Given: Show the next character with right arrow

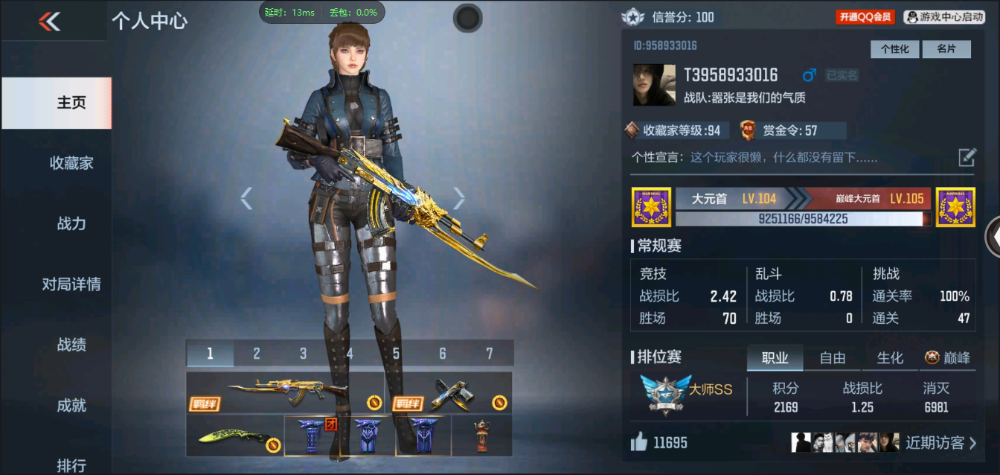Looking at the screenshot, I should [x=459, y=198].
